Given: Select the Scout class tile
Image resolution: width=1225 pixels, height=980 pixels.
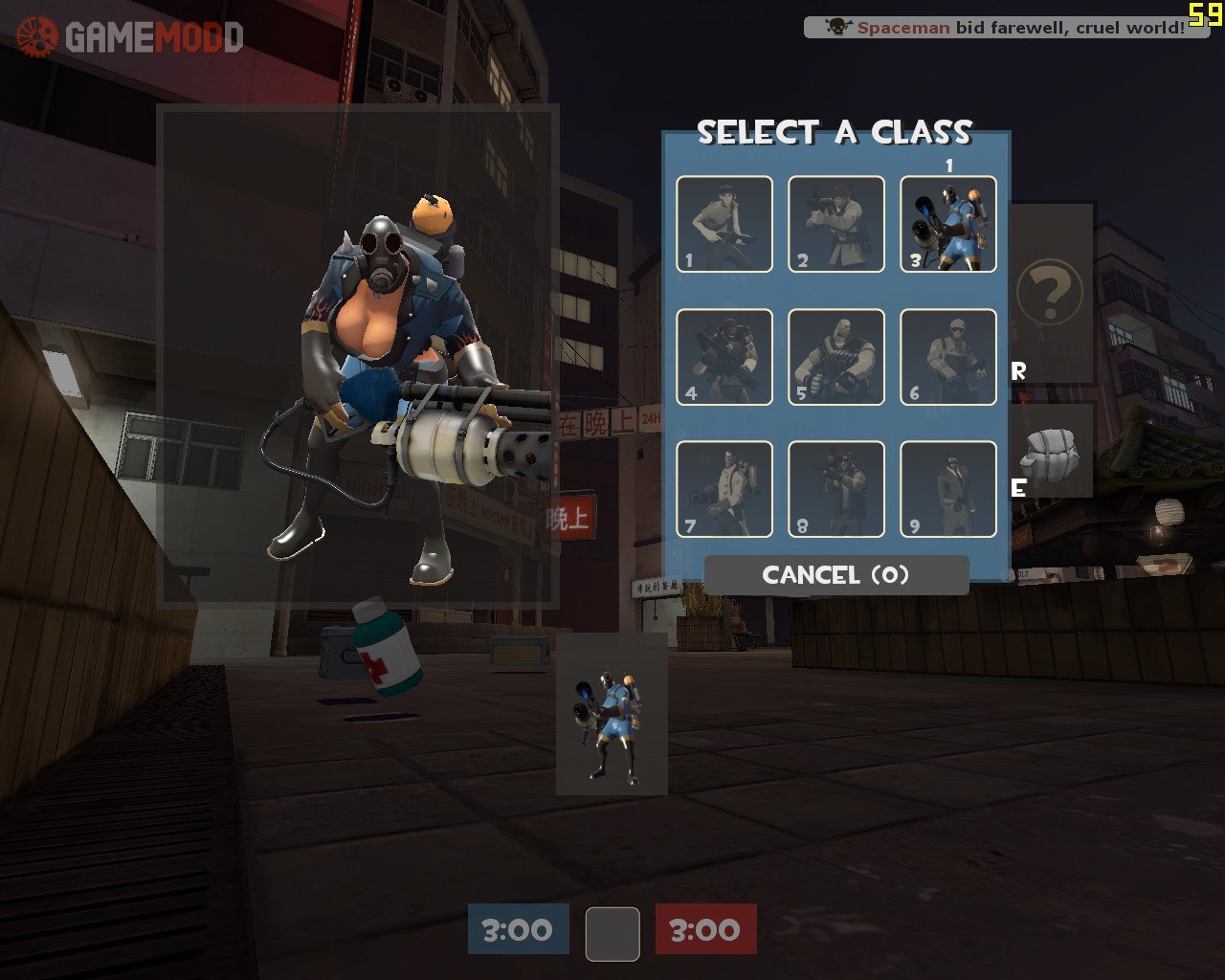Looking at the screenshot, I should click(724, 224).
